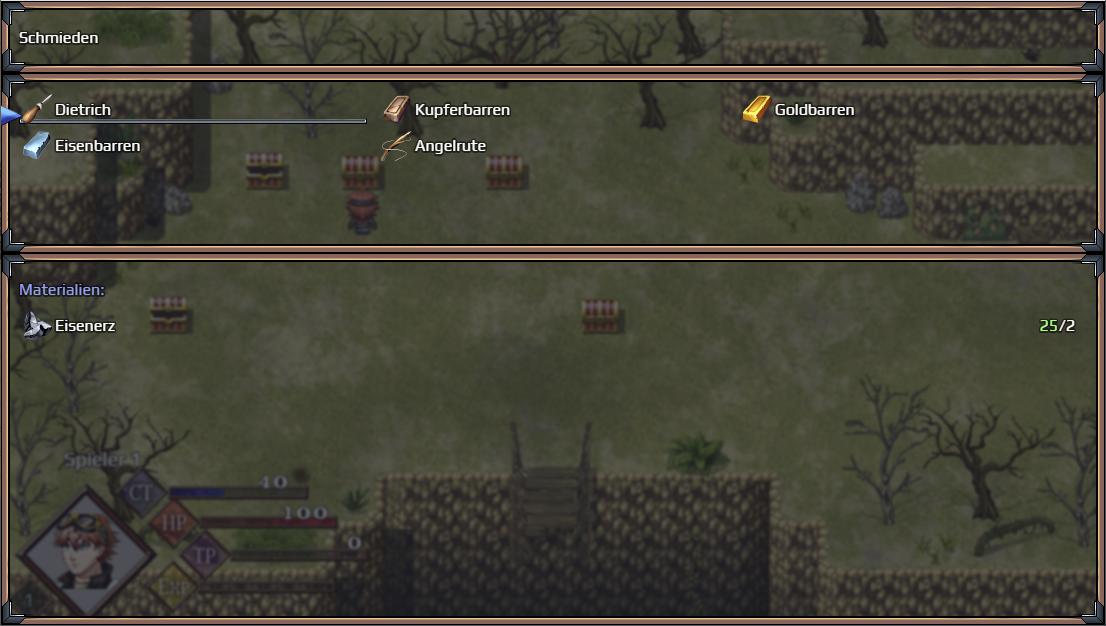Choose Kupferbarren from the forging list
Screen dimensions: 1106x626
[x=461, y=110]
